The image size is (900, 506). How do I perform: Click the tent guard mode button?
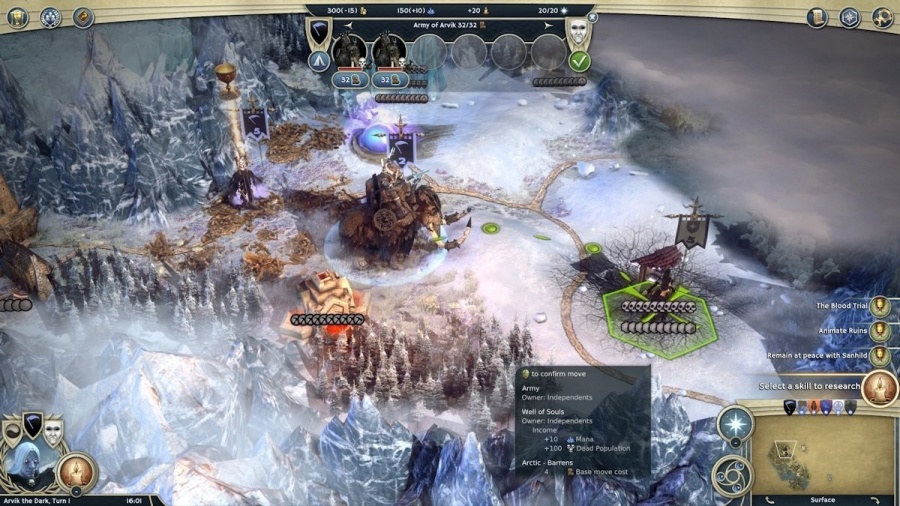(320, 60)
